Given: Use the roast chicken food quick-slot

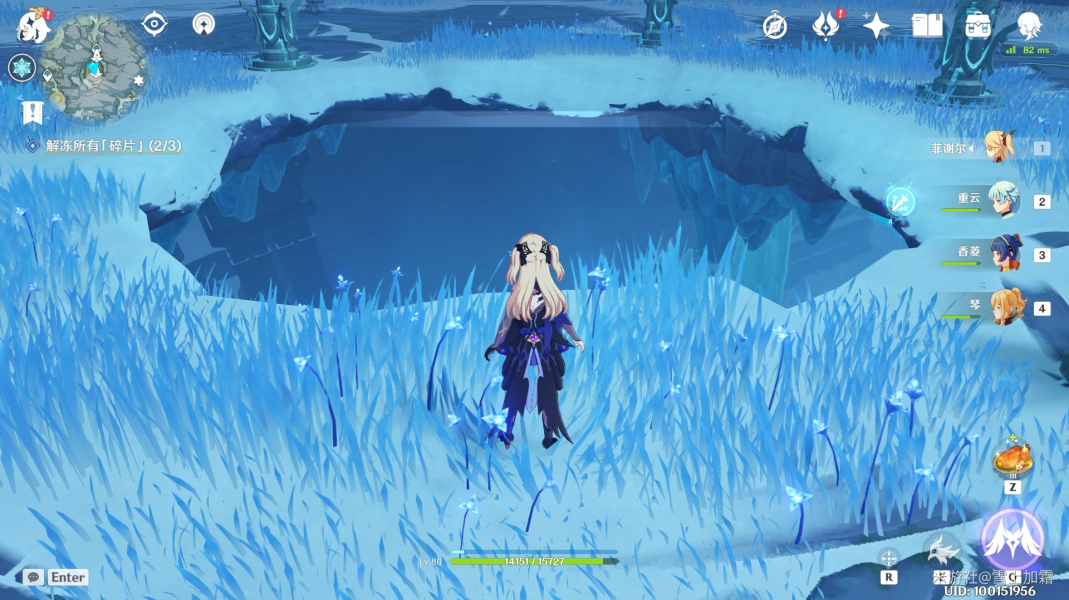Looking at the screenshot, I should click(1012, 460).
